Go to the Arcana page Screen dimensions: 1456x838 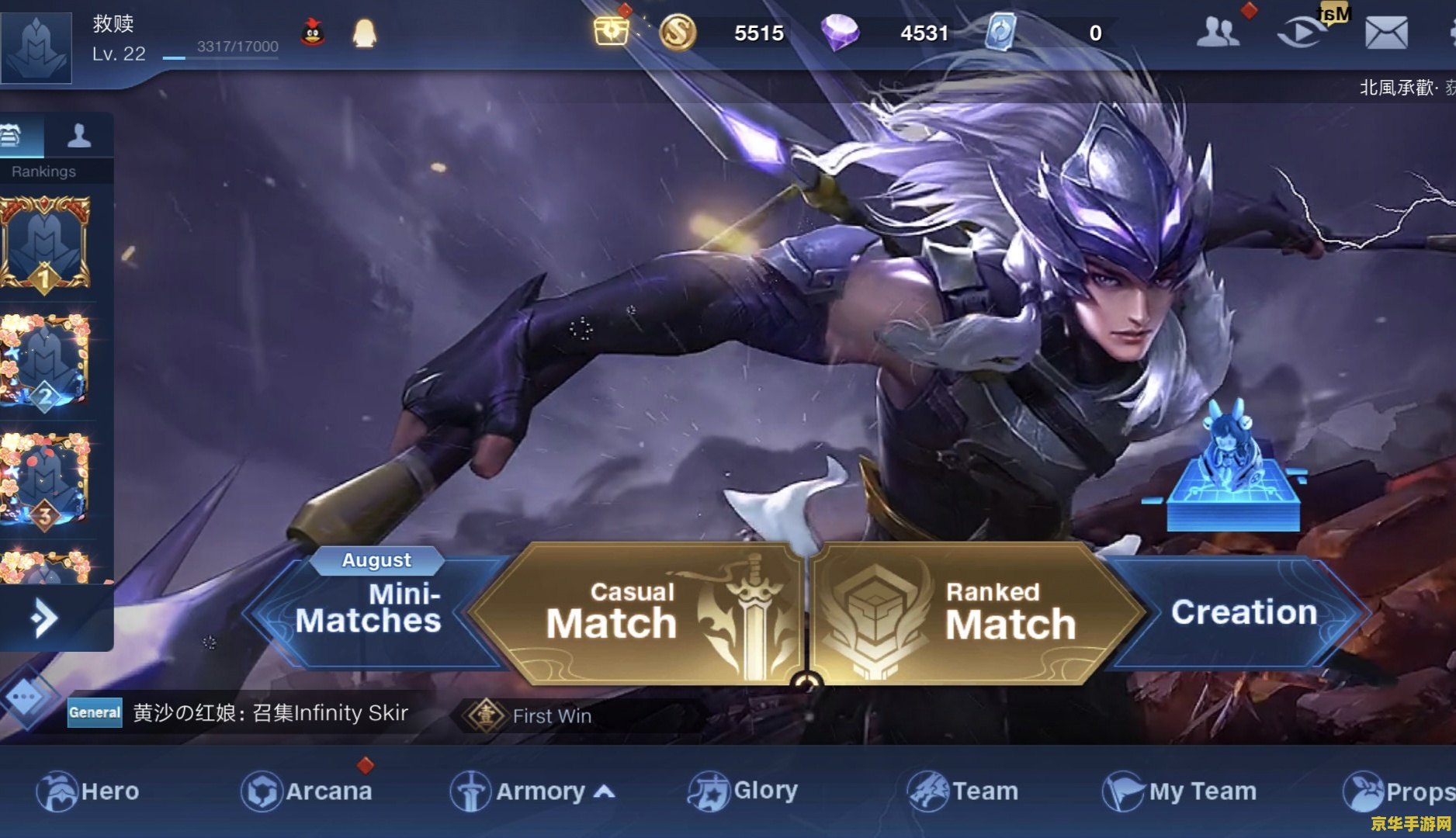(307, 791)
